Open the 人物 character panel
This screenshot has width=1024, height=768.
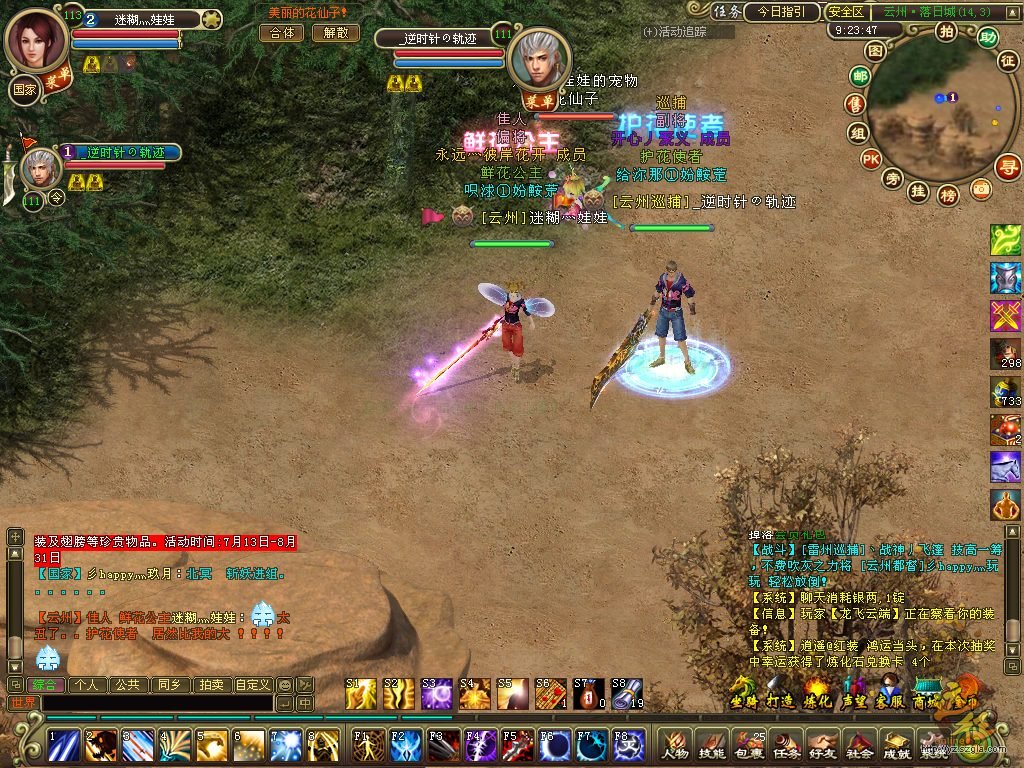pos(675,743)
